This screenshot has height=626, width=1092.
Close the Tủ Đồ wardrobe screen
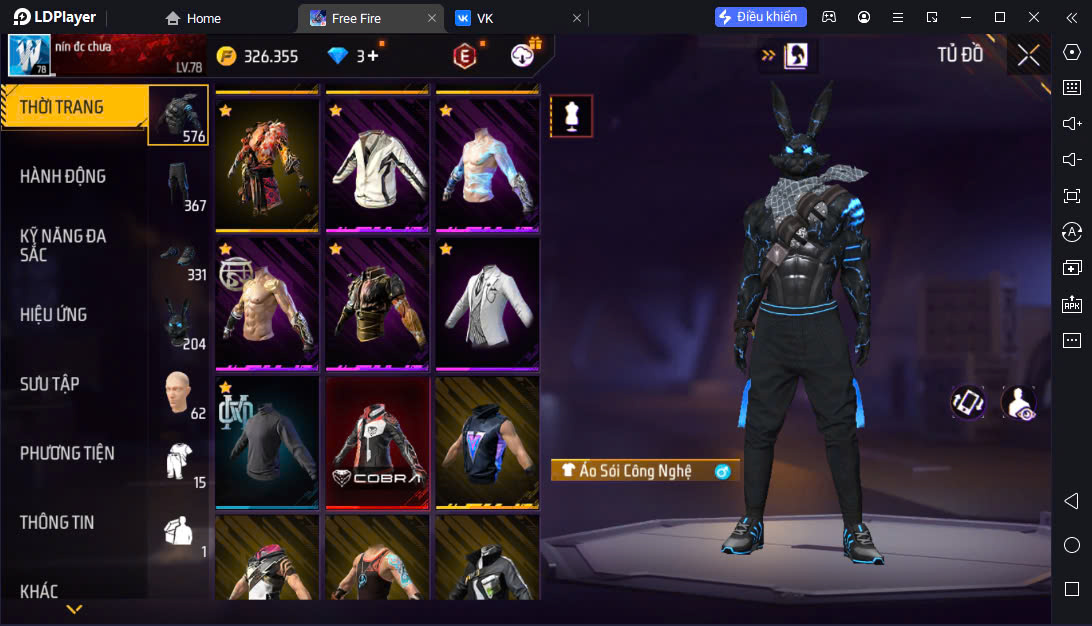pos(1028,55)
